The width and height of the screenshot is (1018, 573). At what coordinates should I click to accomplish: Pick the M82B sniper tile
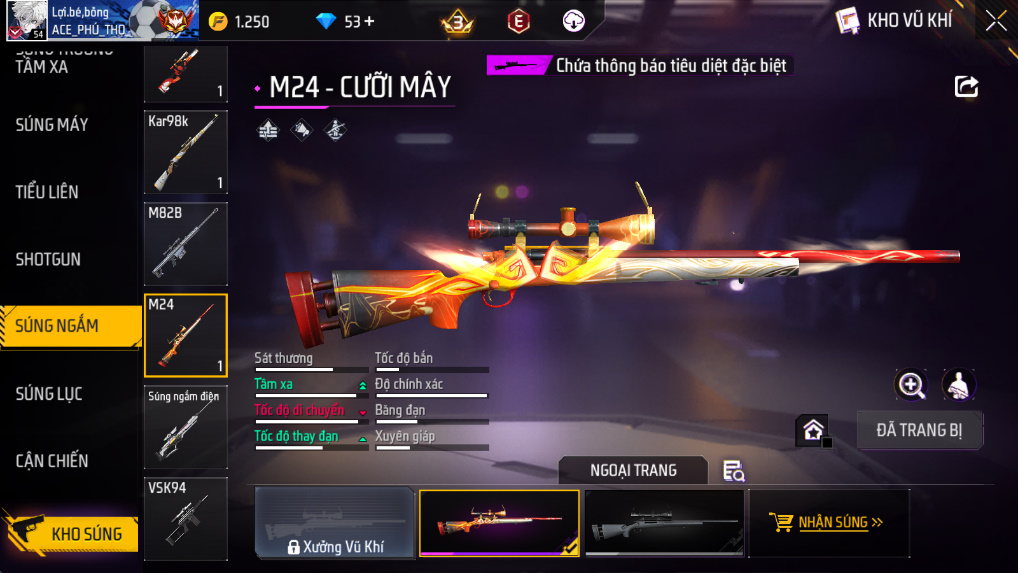(x=186, y=244)
